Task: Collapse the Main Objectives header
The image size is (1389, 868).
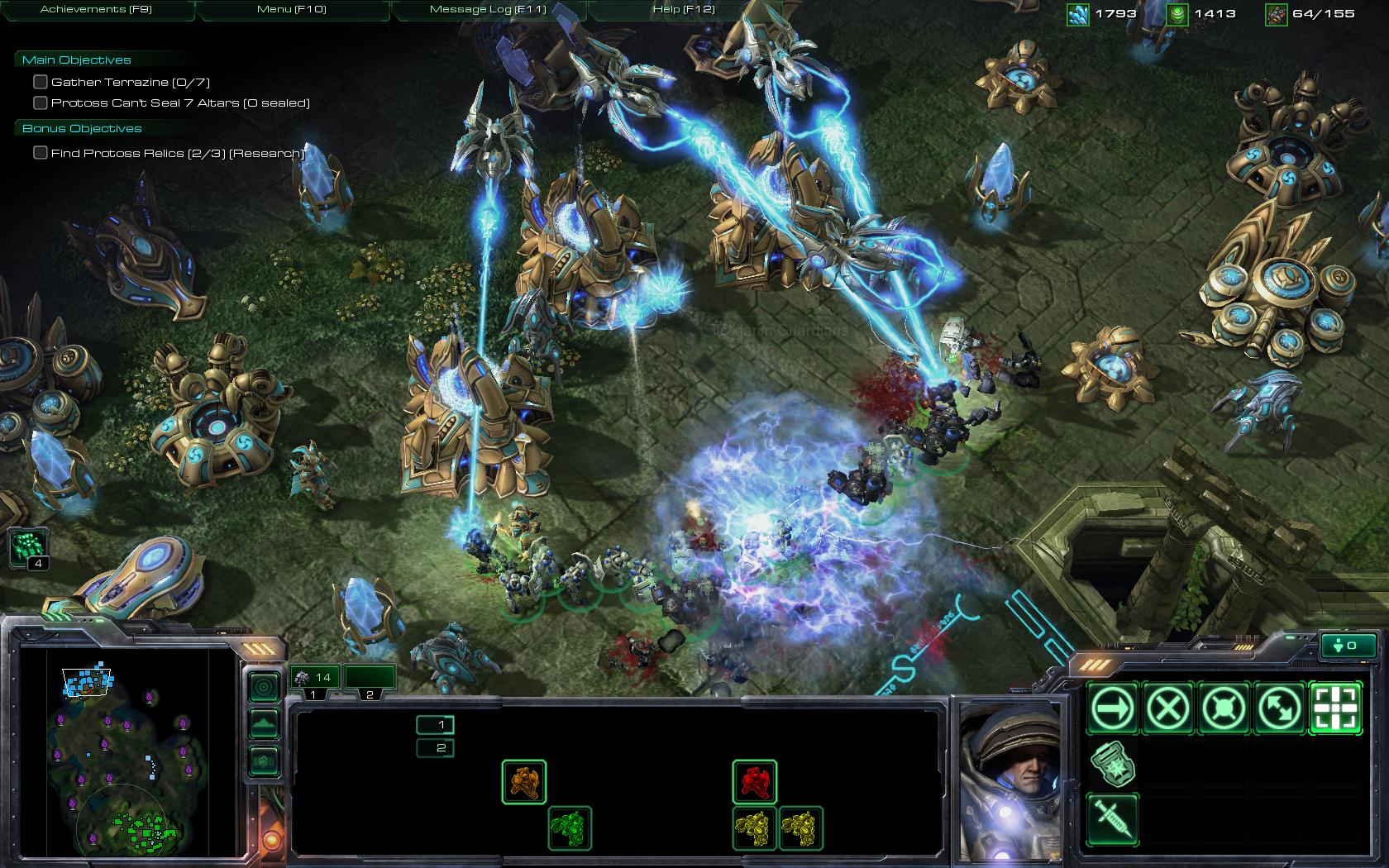Action: point(76,60)
